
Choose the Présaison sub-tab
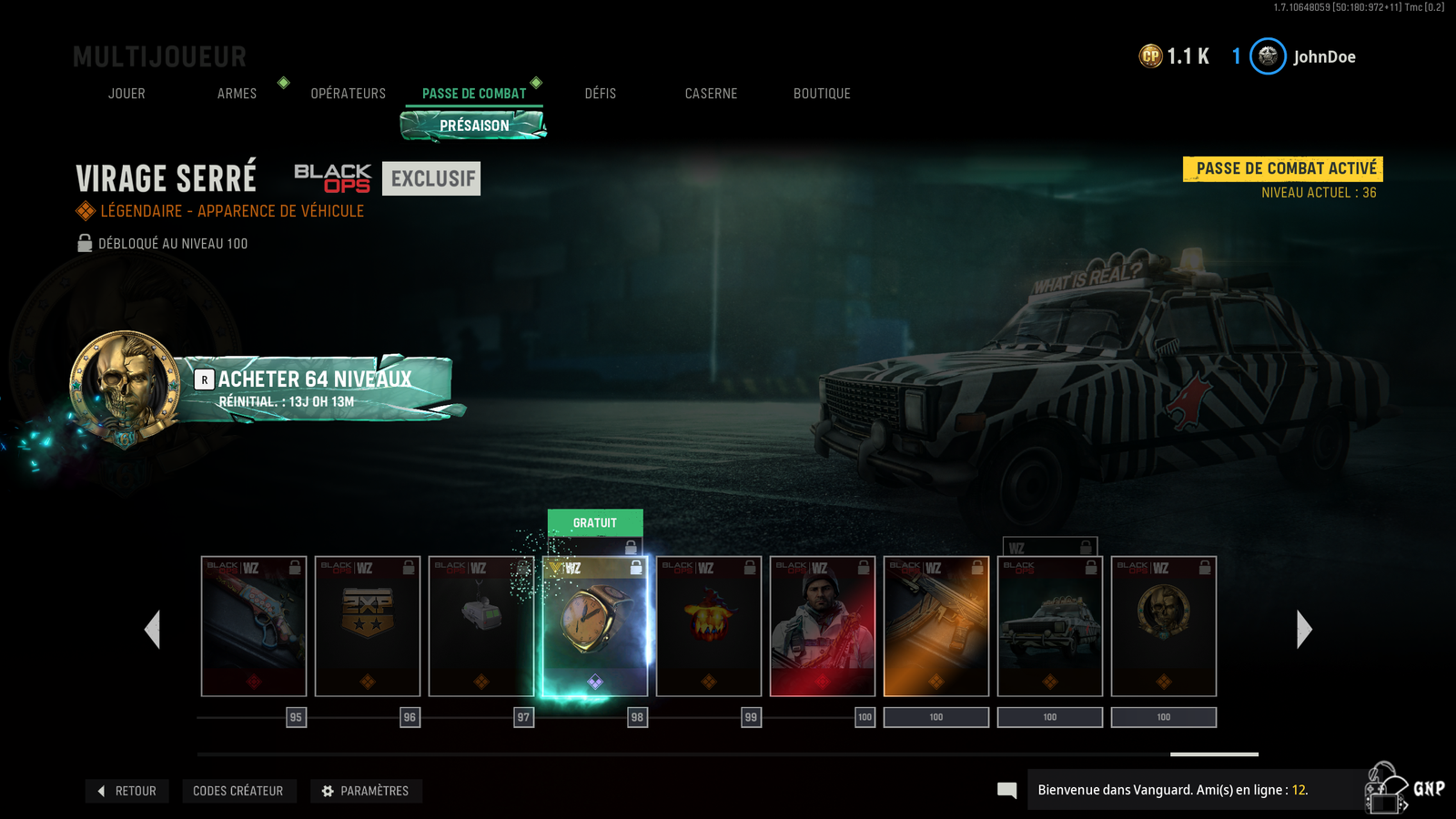(474, 126)
